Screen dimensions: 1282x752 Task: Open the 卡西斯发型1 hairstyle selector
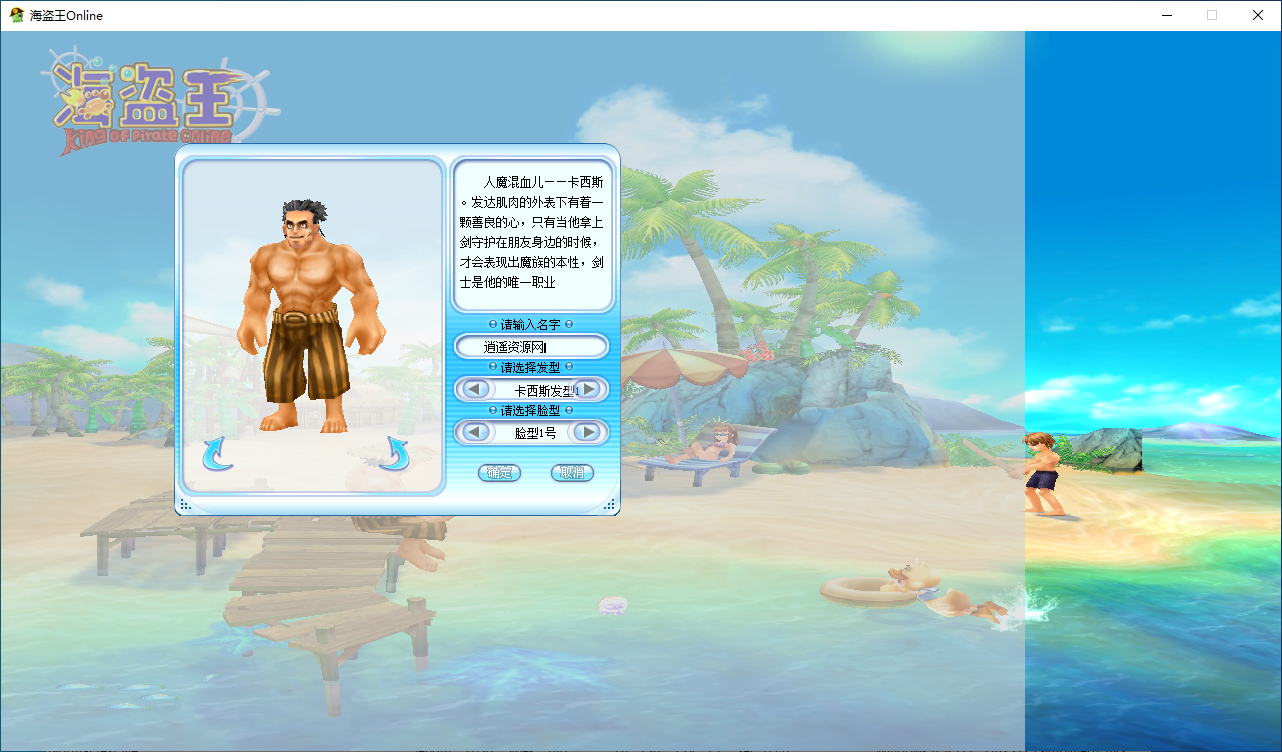tap(531, 390)
